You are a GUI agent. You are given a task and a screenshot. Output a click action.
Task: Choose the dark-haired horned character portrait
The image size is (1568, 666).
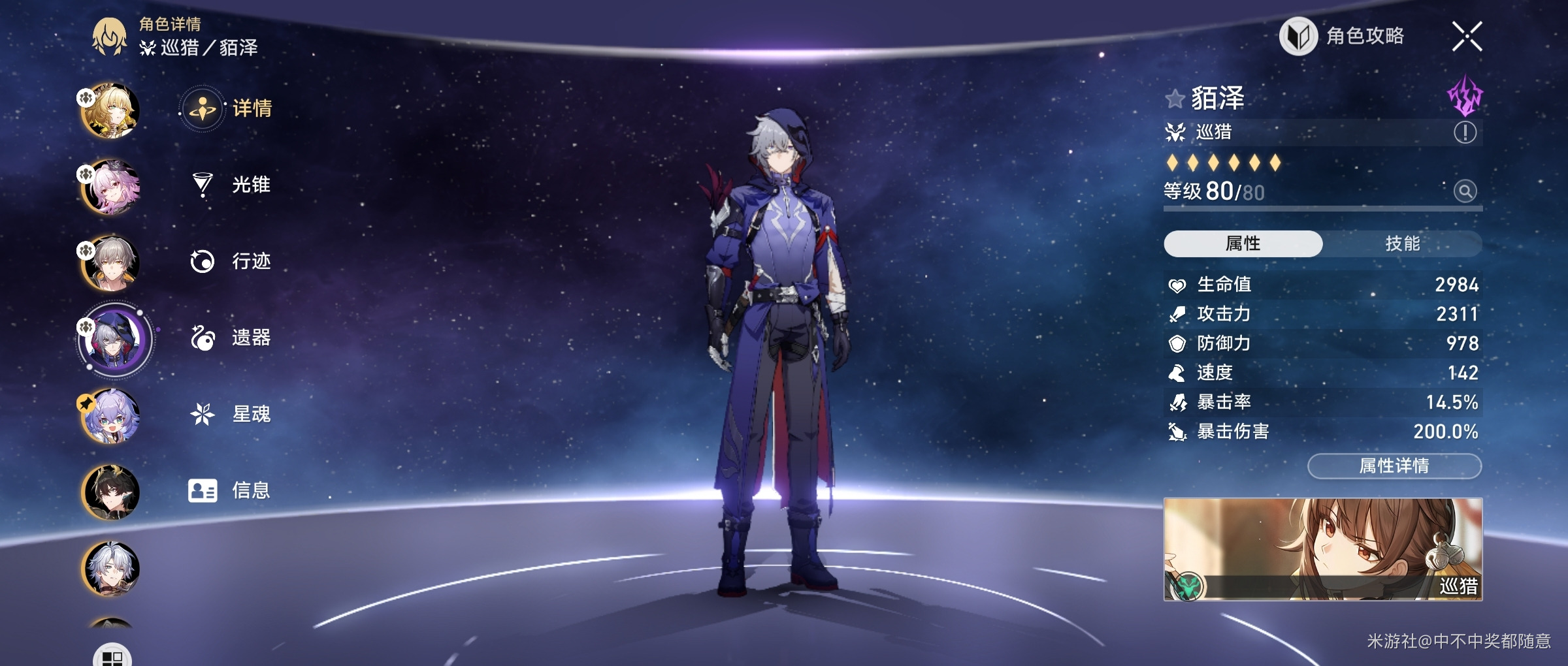pos(110,492)
